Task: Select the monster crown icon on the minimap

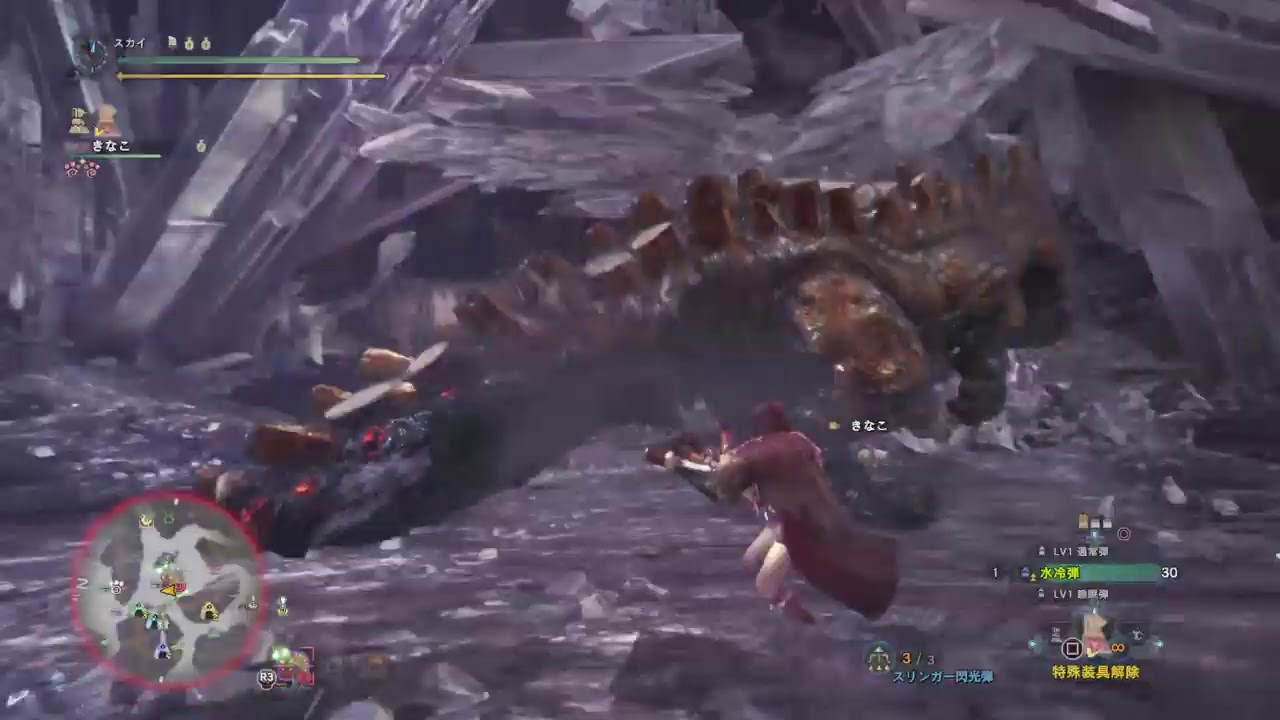Action: pos(146,520)
